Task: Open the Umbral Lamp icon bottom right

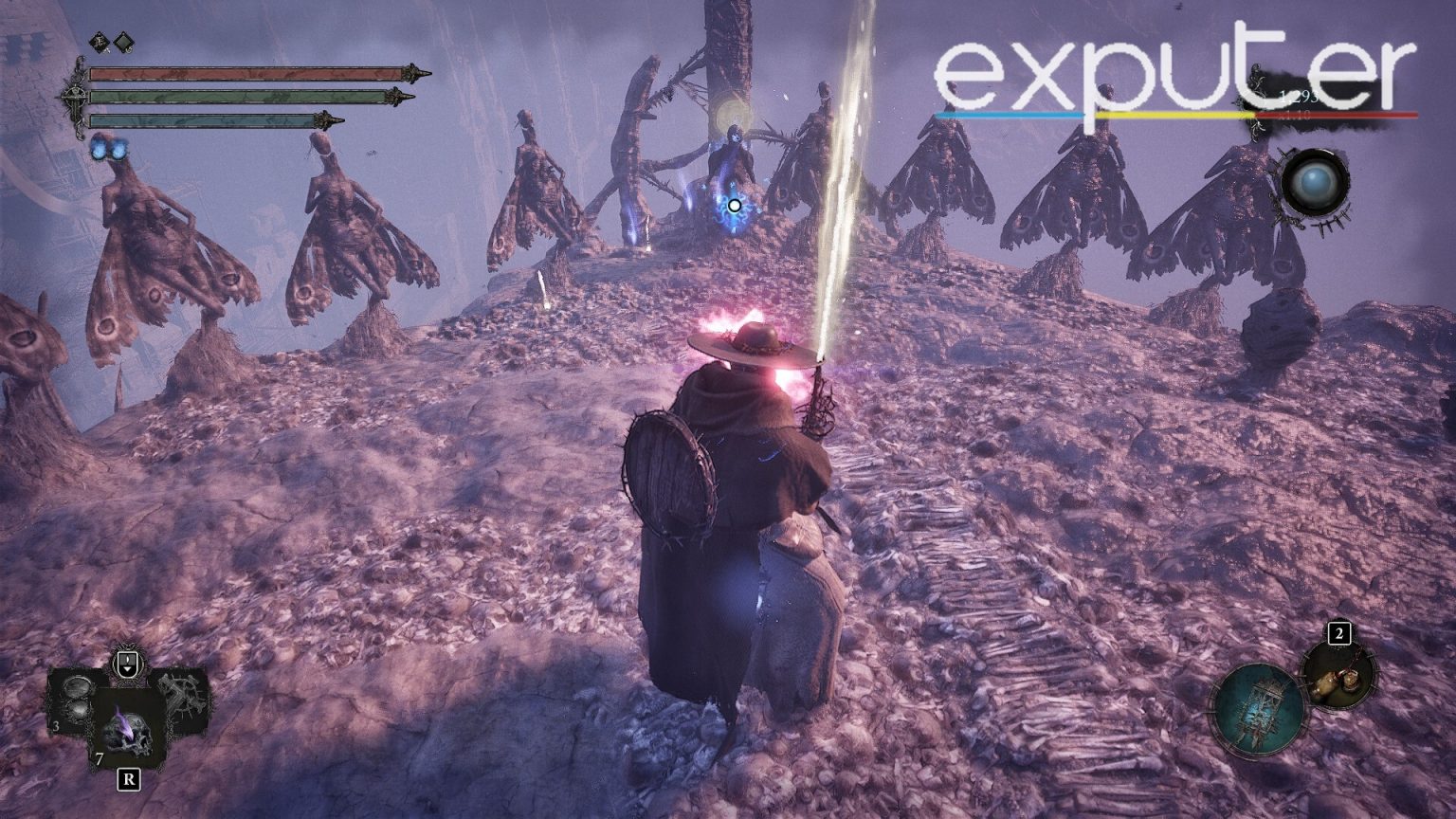Action: click(x=1260, y=707)
